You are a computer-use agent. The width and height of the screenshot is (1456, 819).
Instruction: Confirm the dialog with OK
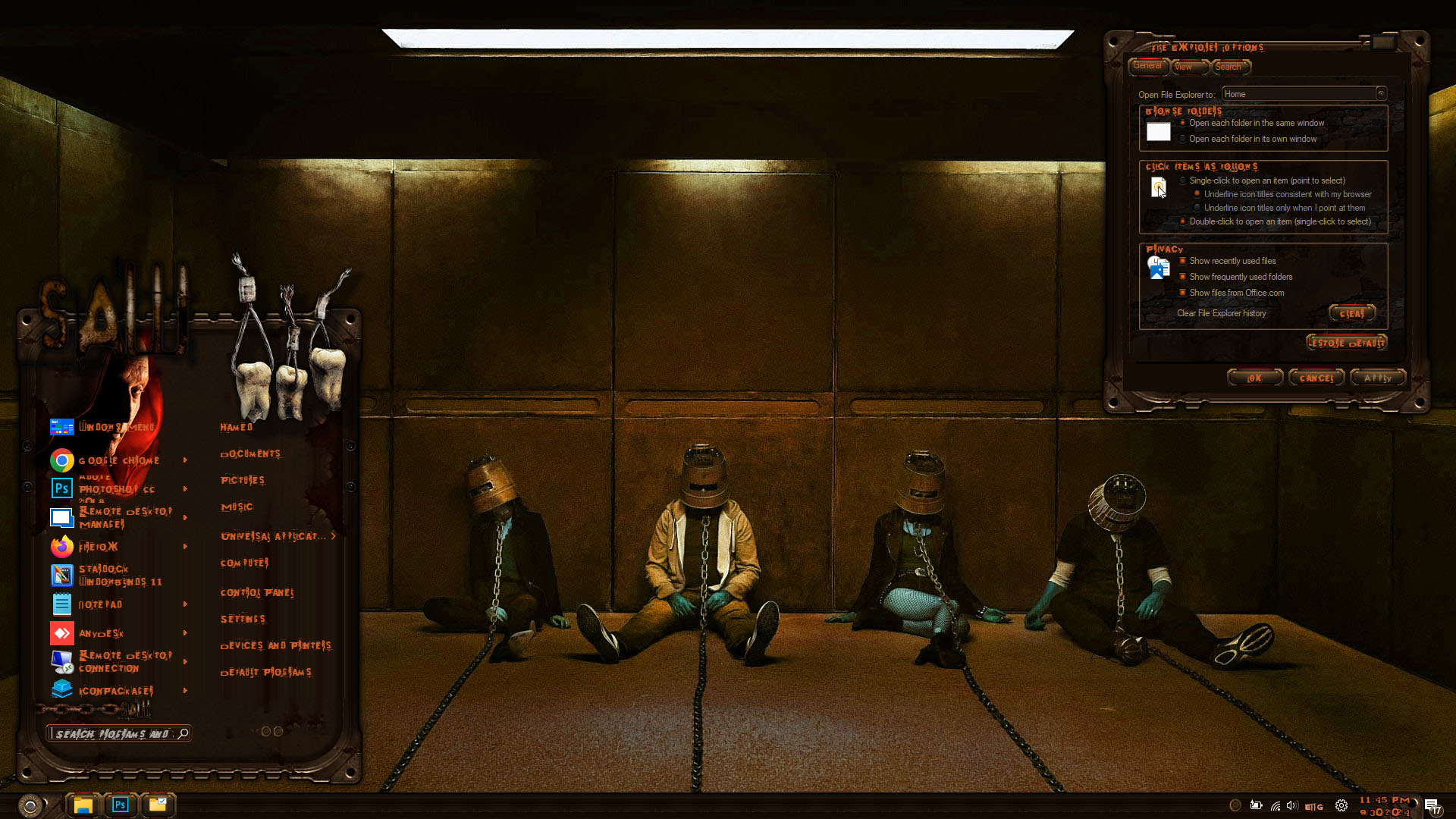[x=1255, y=378]
